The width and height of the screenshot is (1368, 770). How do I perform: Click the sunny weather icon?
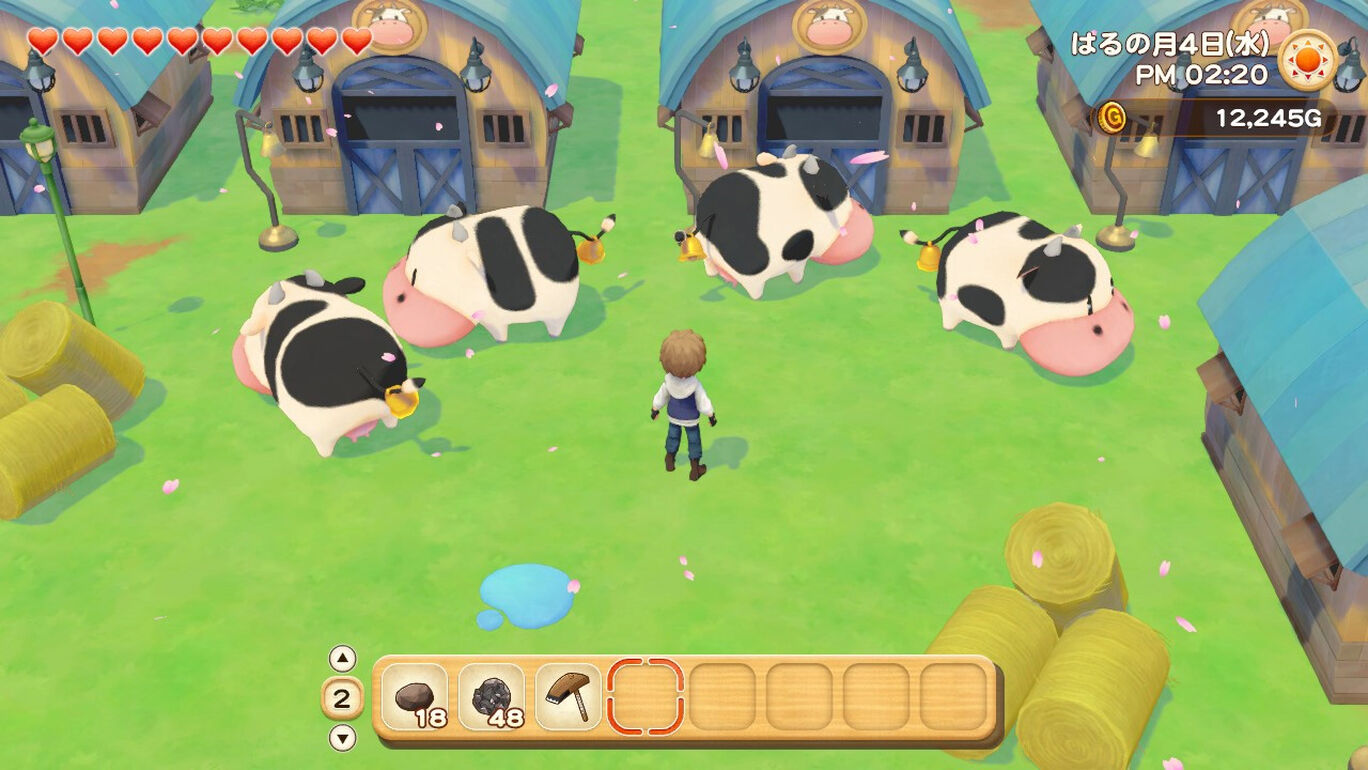pyautogui.click(x=1307, y=60)
